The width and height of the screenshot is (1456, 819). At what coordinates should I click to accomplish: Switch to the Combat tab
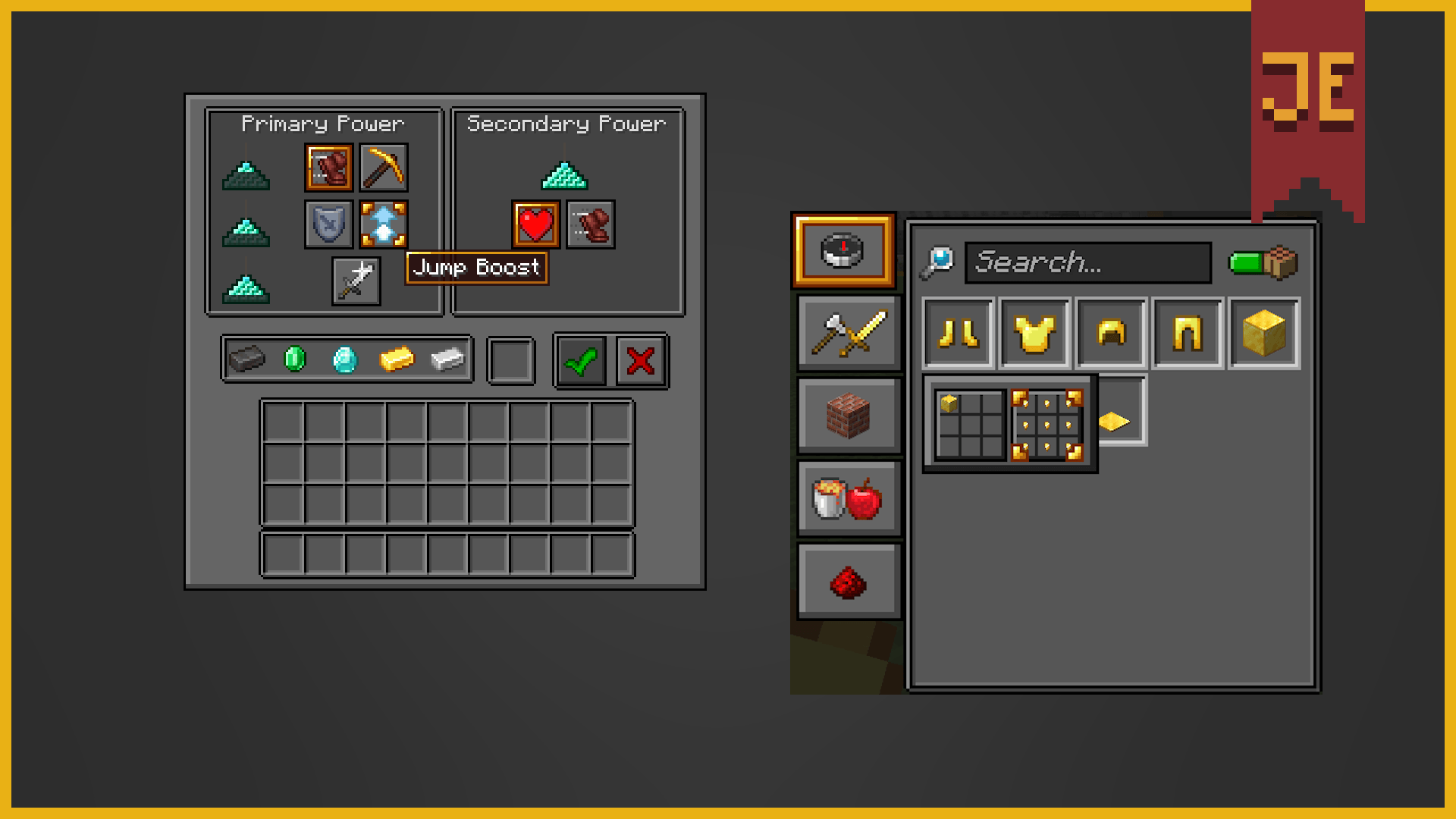point(848,334)
